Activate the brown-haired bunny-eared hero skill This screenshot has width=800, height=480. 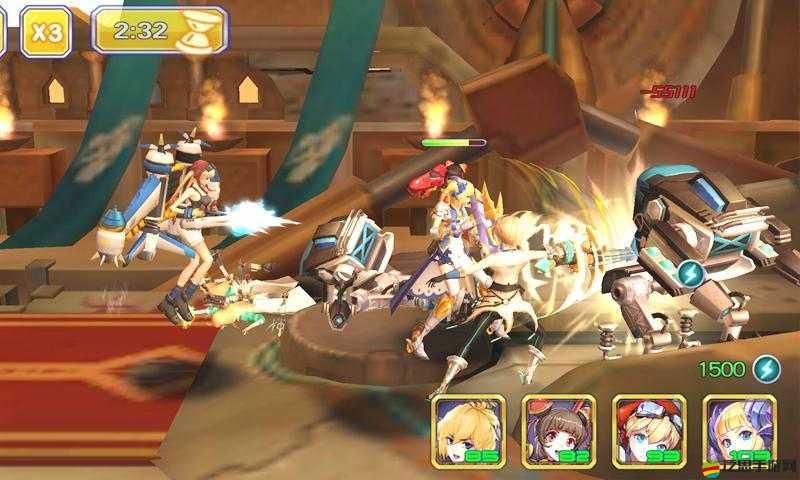558,431
